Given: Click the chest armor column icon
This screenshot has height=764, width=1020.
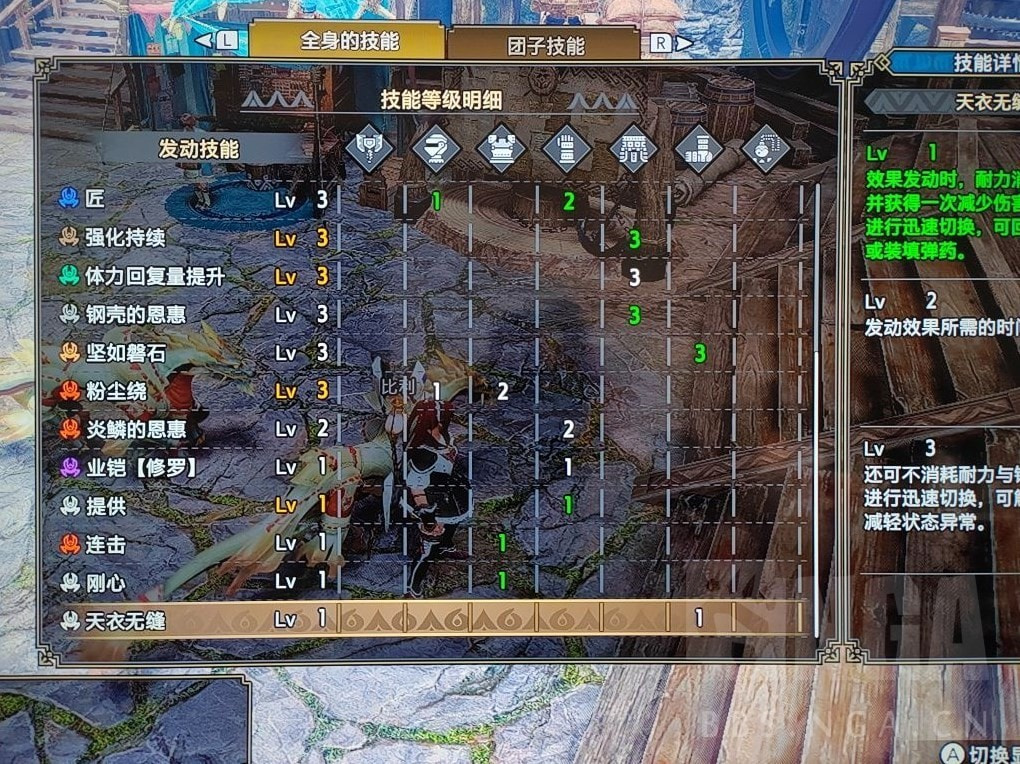Looking at the screenshot, I should click(502, 150).
